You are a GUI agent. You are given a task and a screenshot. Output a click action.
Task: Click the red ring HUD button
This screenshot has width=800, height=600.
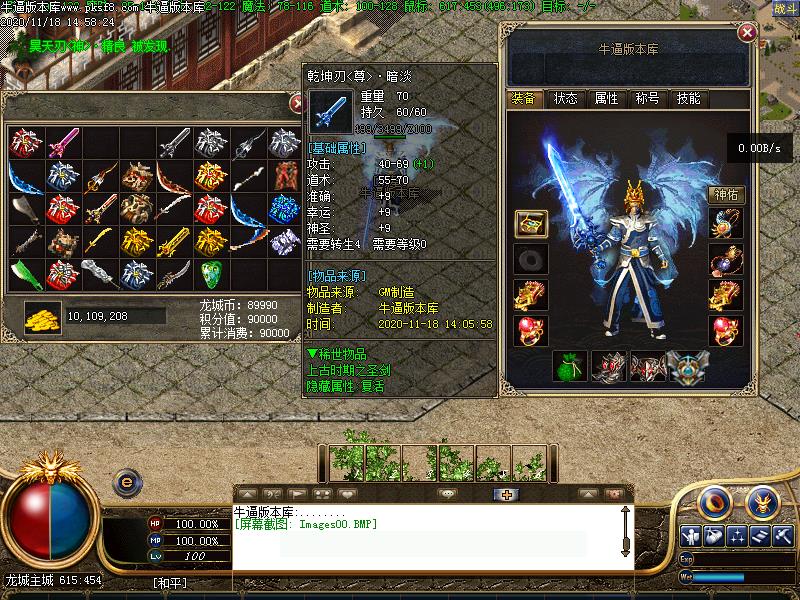714,499
